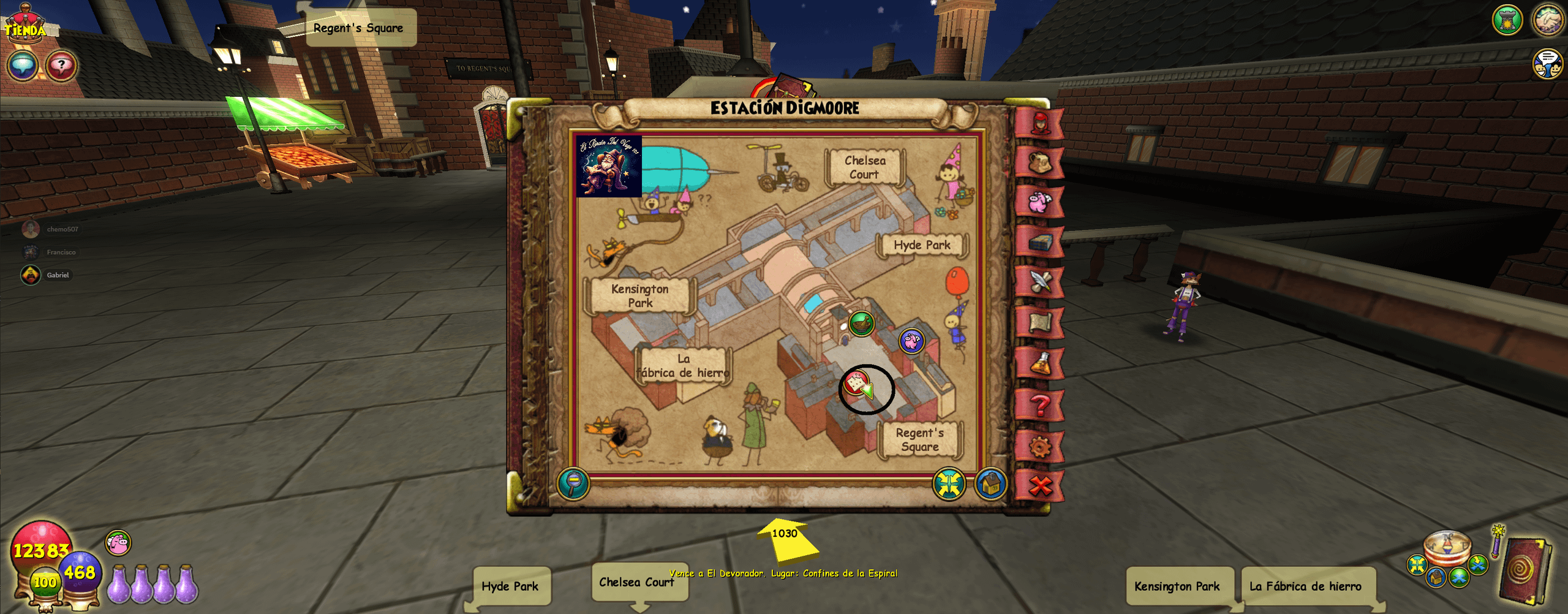Switch to the pink pet pig tab

tap(1039, 202)
